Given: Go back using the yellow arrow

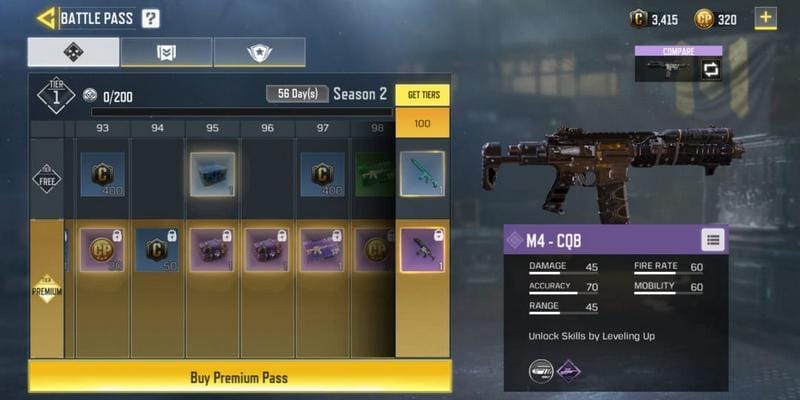Looking at the screenshot, I should pyautogui.click(x=46, y=18).
